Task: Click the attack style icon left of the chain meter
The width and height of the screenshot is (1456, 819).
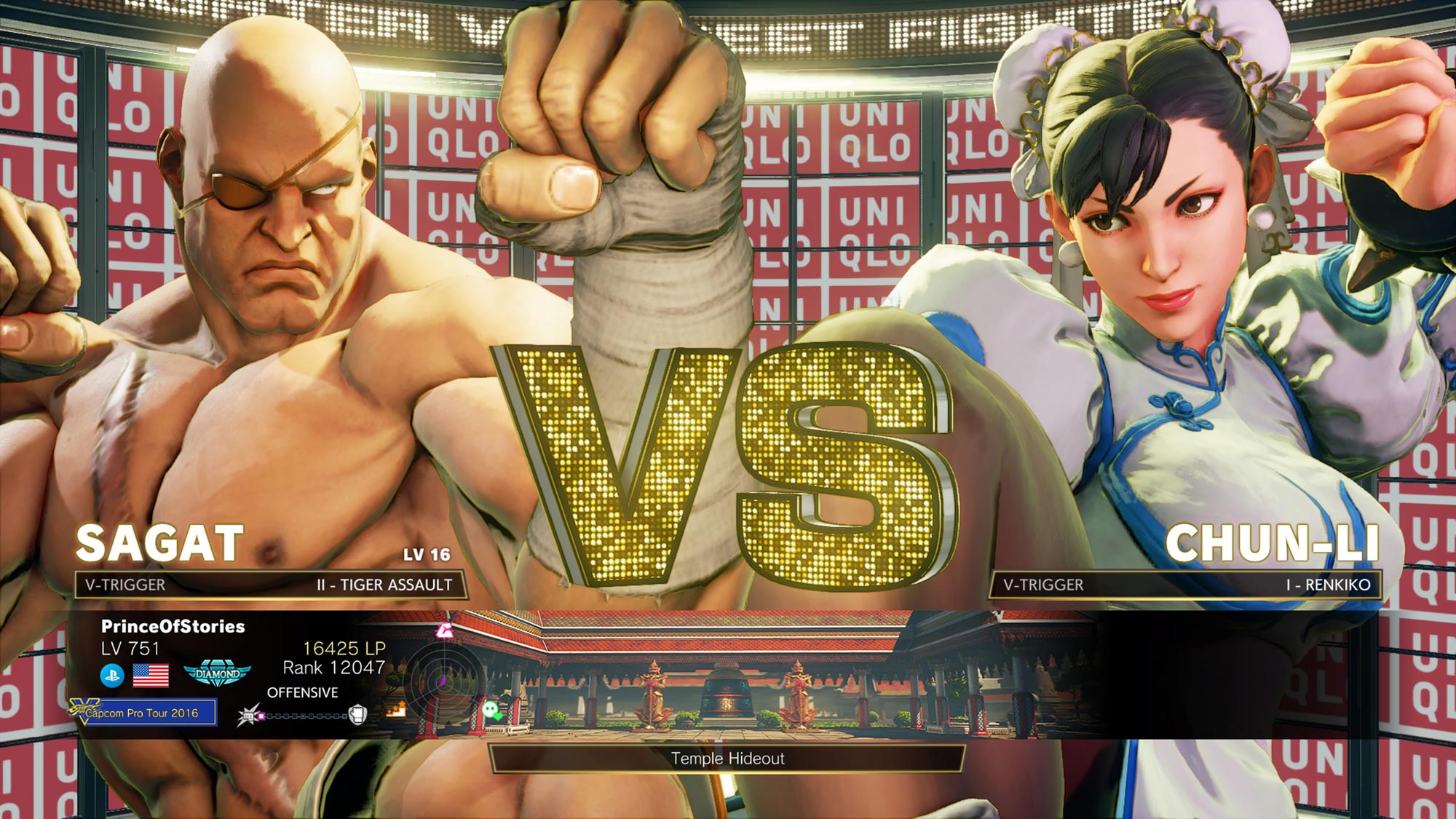Action: click(248, 715)
